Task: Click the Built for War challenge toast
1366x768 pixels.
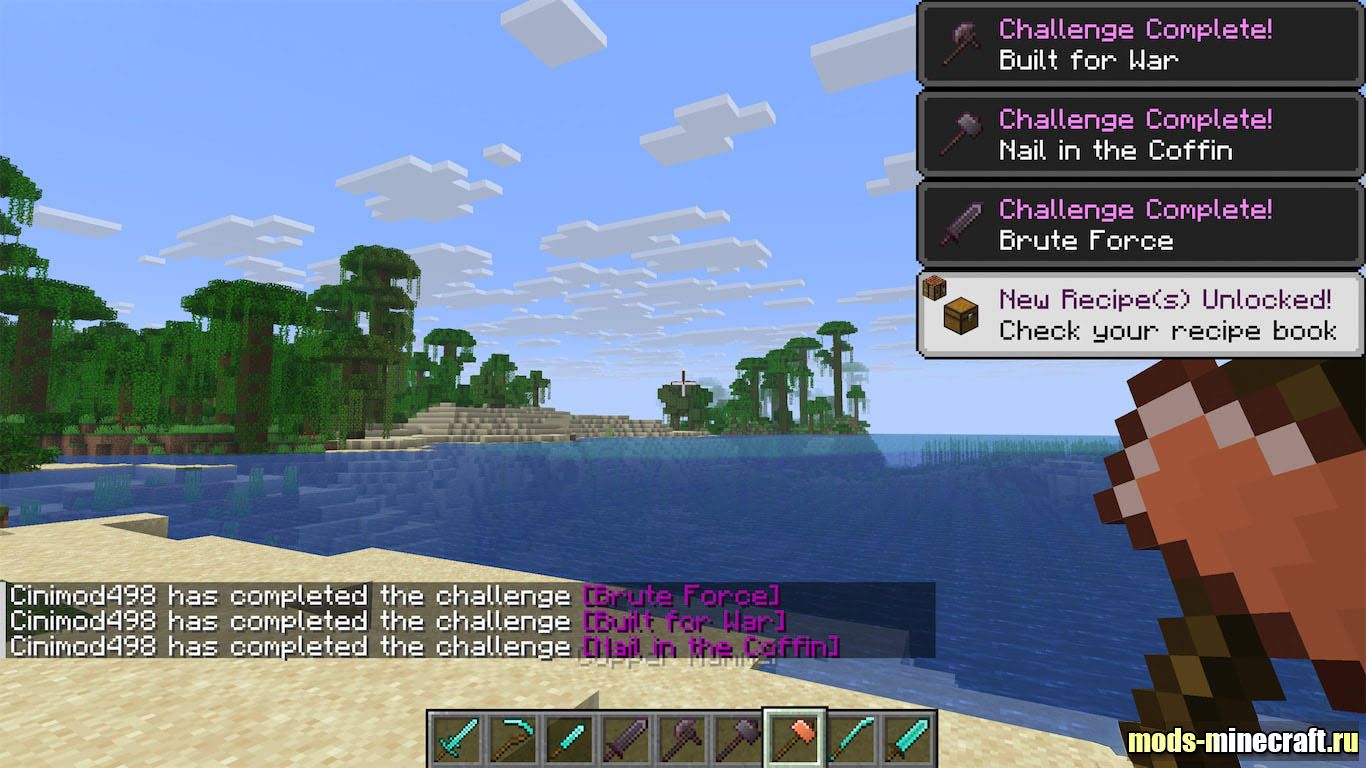Action: tap(1140, 44)
